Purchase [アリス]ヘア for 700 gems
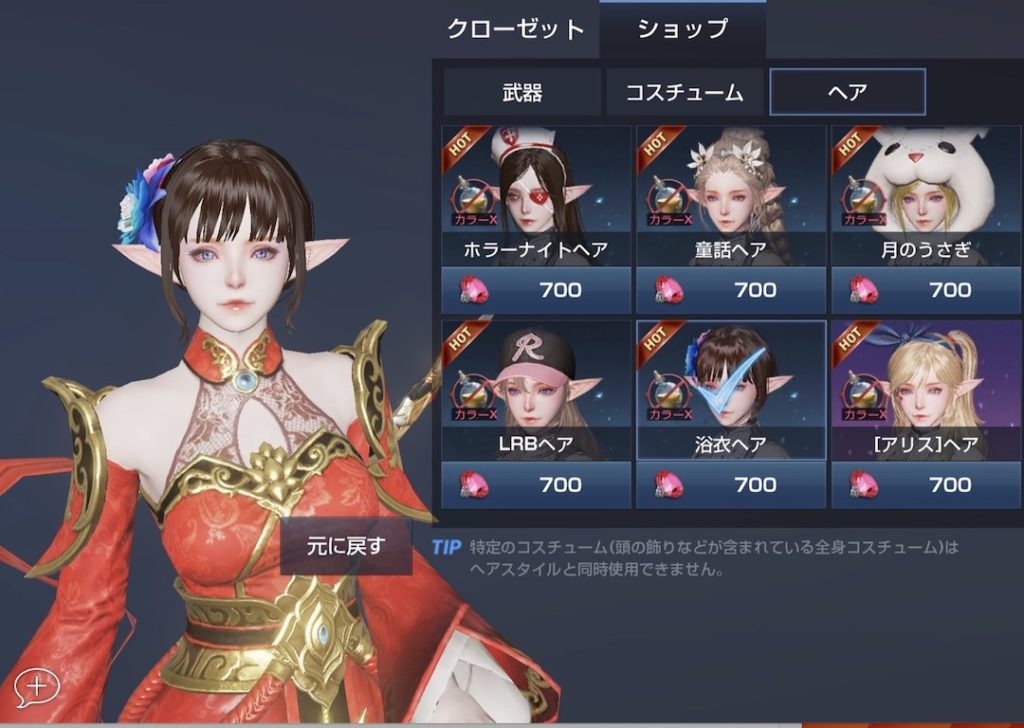1024x728 pixels. 926,485
